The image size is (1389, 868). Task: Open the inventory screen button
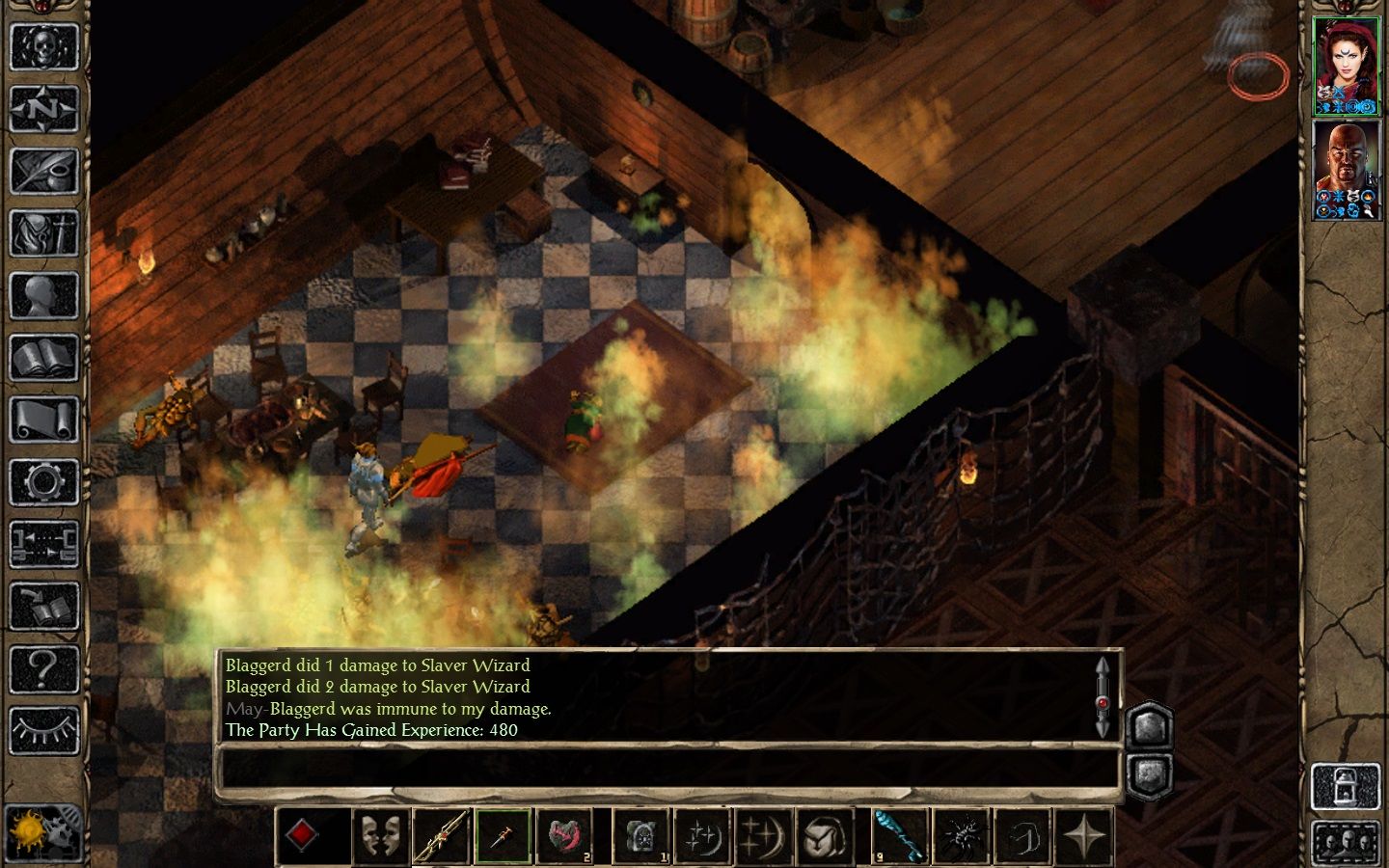click(x=44, y=233)
